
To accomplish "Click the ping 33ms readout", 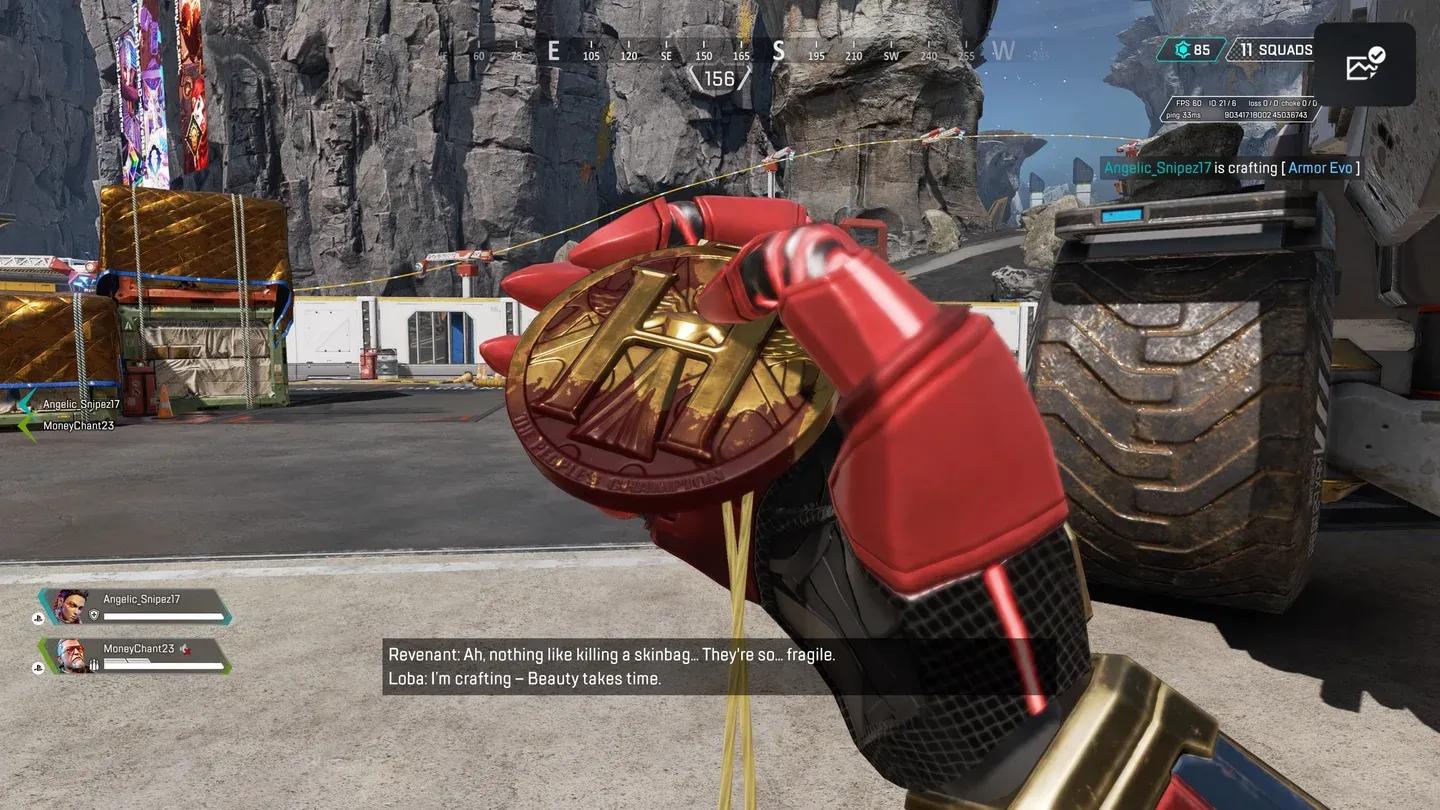I will (x=1185, y=115).
